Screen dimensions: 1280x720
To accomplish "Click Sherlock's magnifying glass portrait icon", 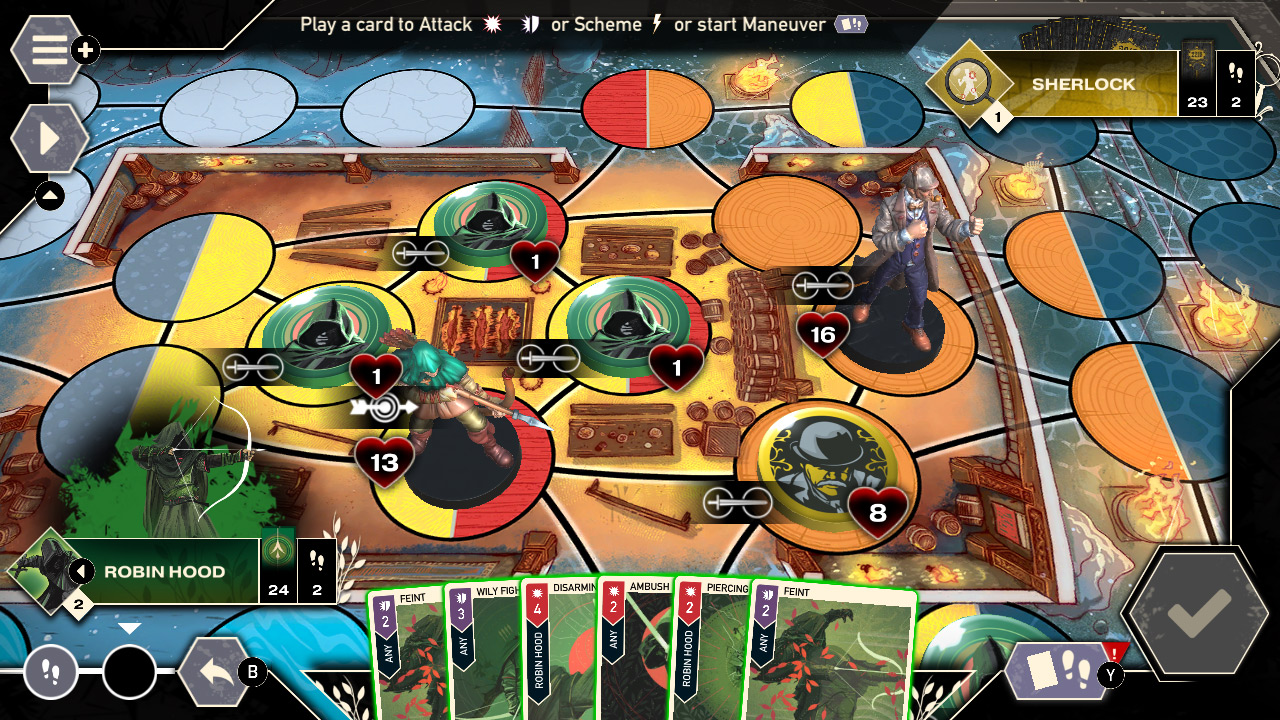I will click(x=967, y=81).
